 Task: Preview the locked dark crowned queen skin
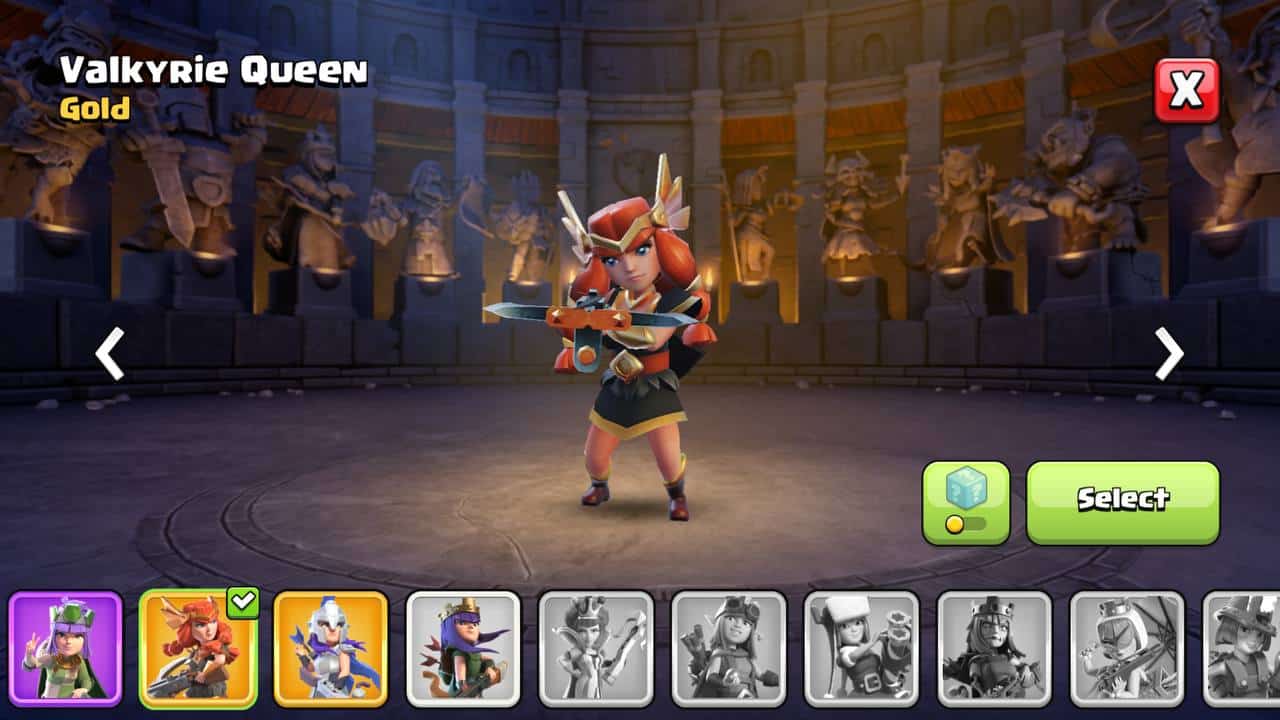[994, 649]
